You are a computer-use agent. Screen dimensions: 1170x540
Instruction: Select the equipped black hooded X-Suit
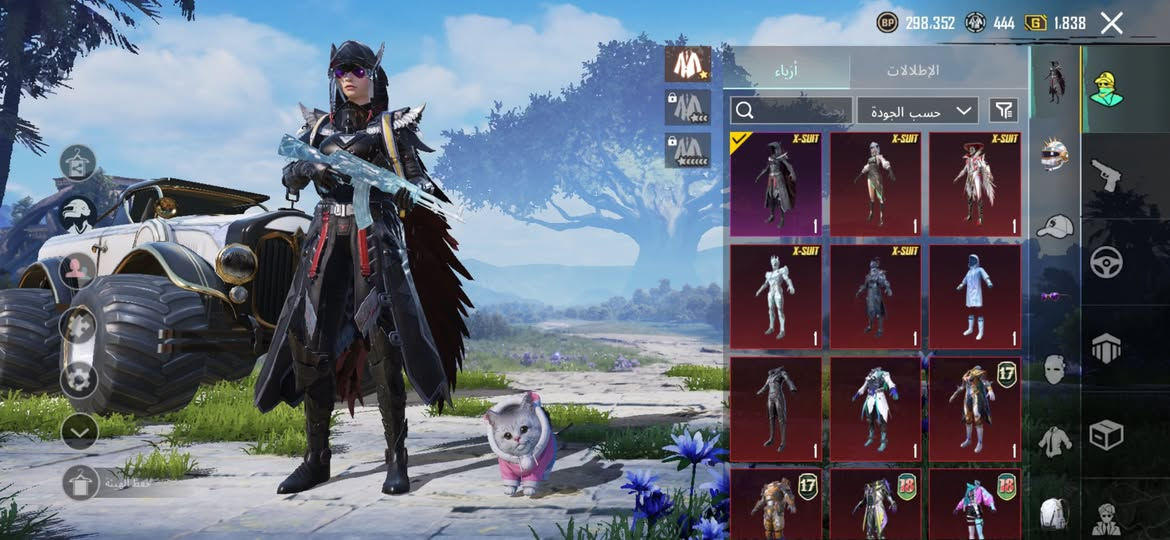click(776, 184)
